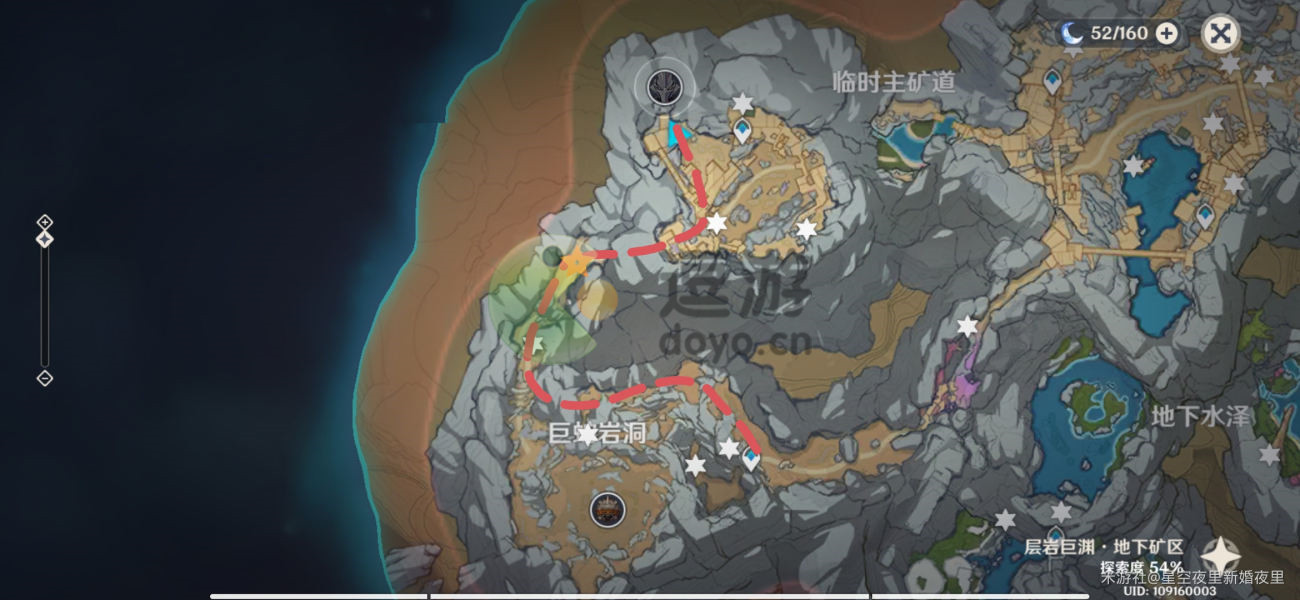Close the map with the X button

pyautogui.click(x=1219, y=33)
